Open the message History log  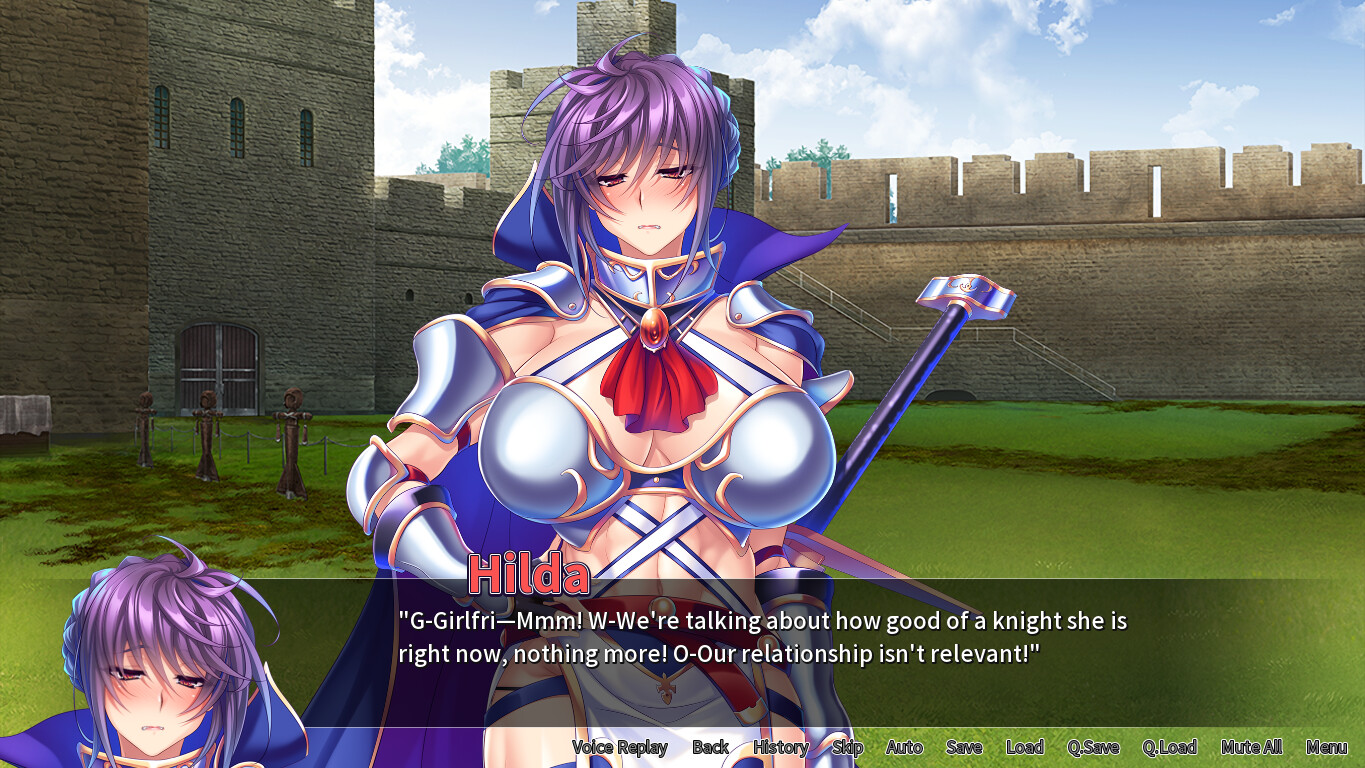pos(781,747)
